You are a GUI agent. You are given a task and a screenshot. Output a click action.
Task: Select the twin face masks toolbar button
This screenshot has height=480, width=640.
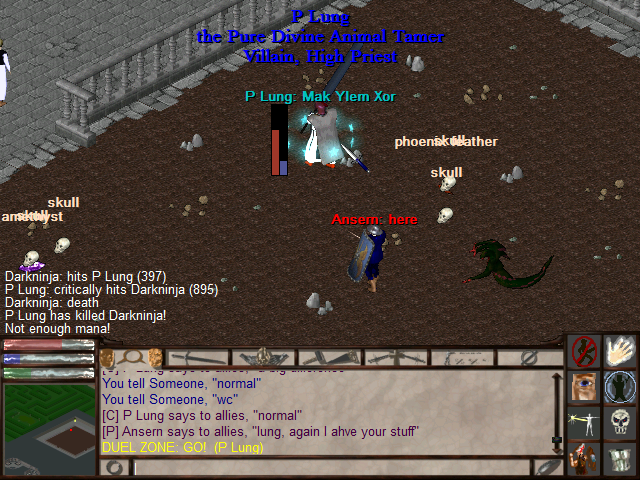coord(131,357)
